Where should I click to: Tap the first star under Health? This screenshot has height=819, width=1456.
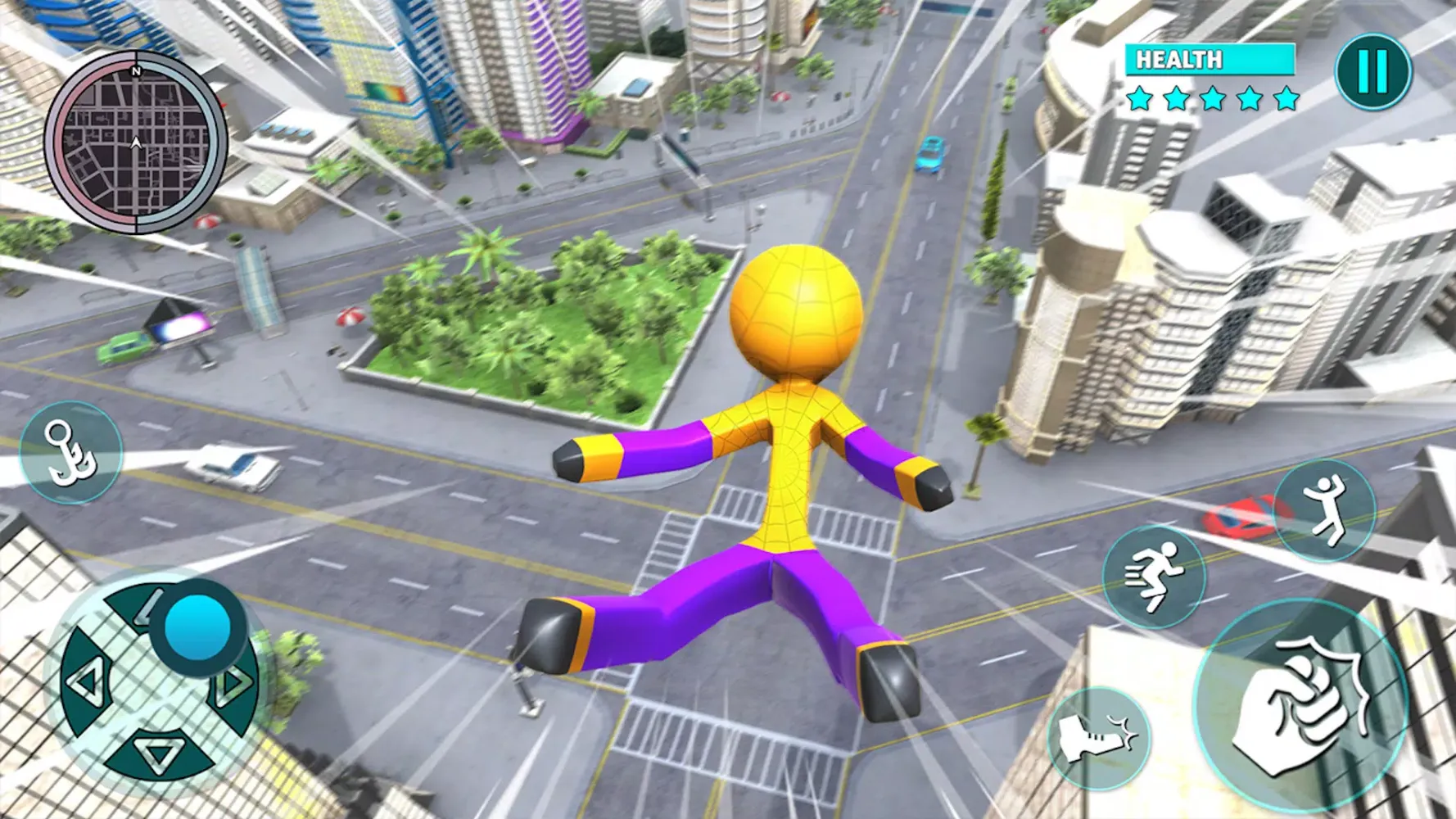point(1138,100)
